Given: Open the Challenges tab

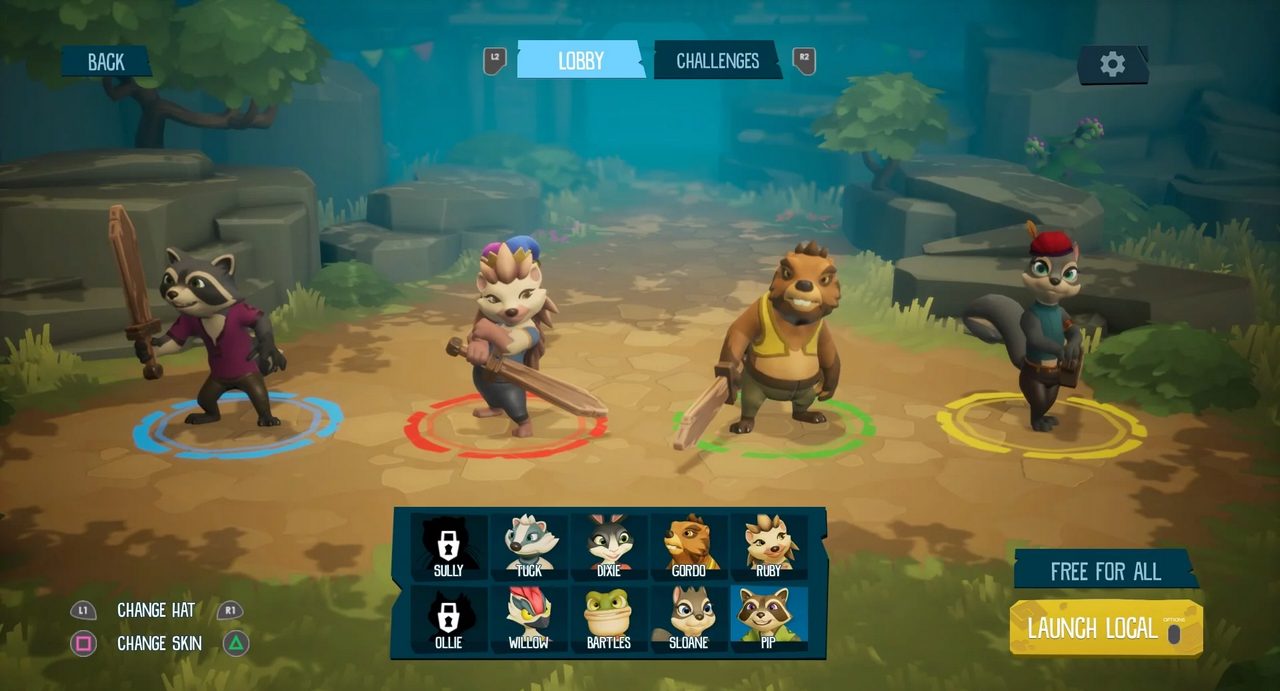Looking at the screenshot, I should coord(717,60).
